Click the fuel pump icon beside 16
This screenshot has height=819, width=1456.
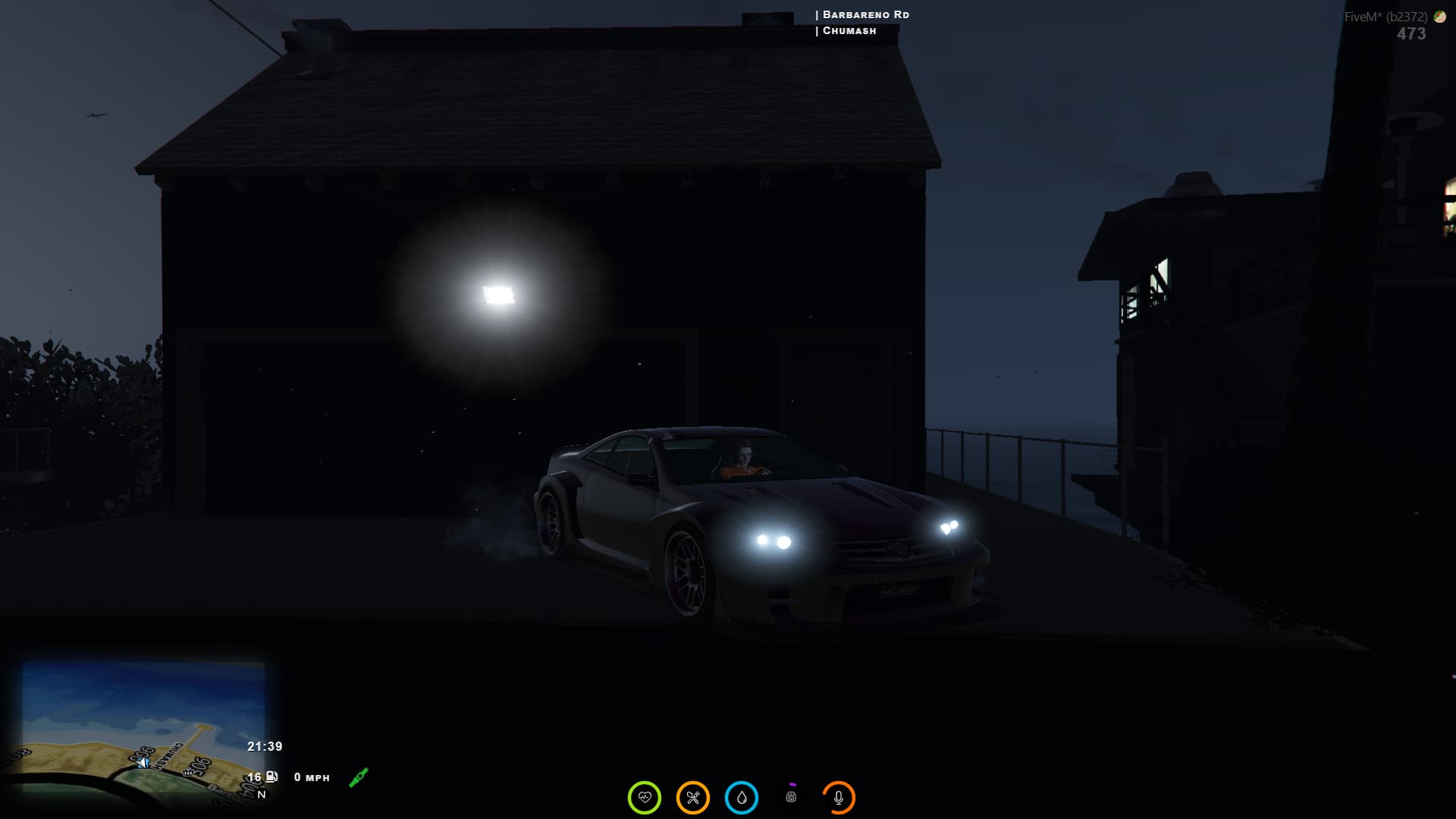pyautogui.click(x=272, y=777)
